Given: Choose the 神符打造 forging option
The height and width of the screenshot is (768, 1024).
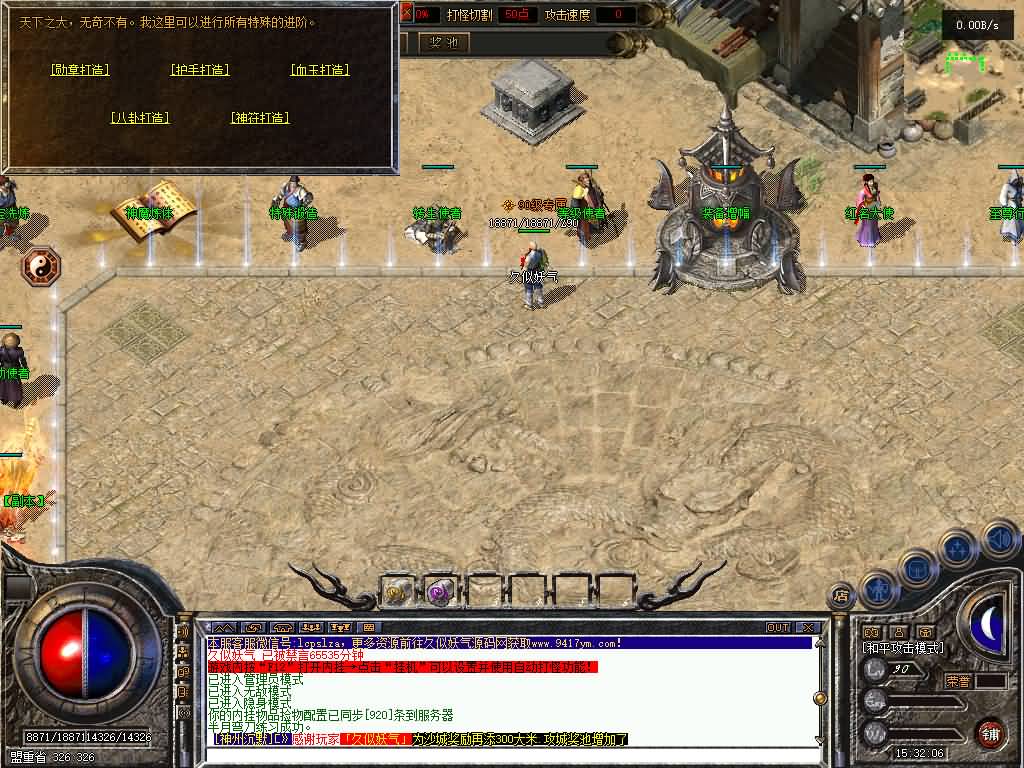Looking at the screenshot, I should tap(260, 118).
